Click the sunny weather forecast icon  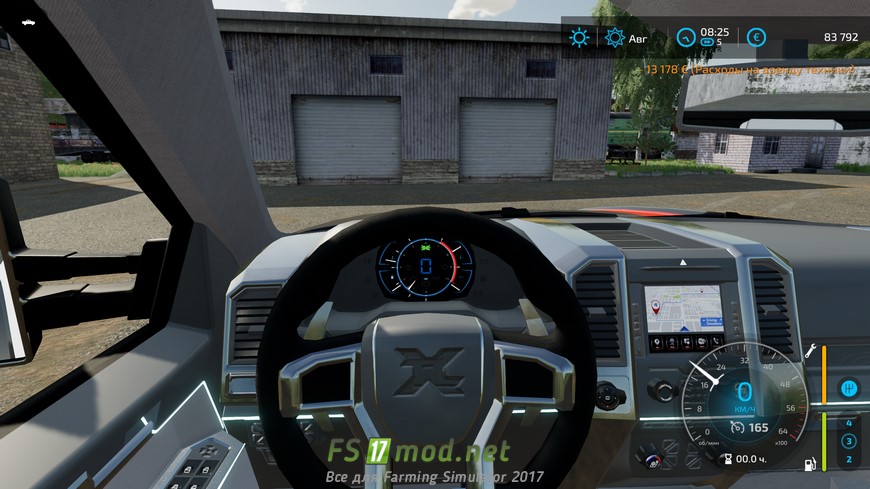[x=579, y=38]
